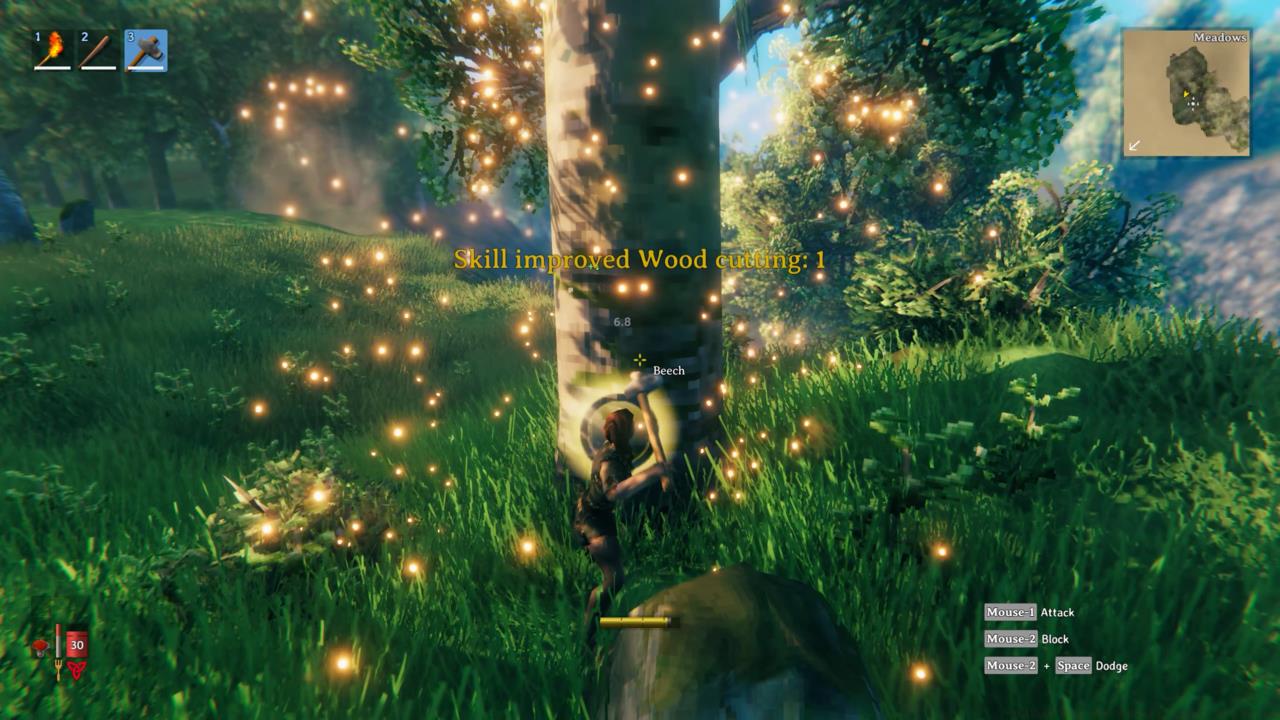Click the crosshair dot on the Beech tree

(x=639, y=358)
